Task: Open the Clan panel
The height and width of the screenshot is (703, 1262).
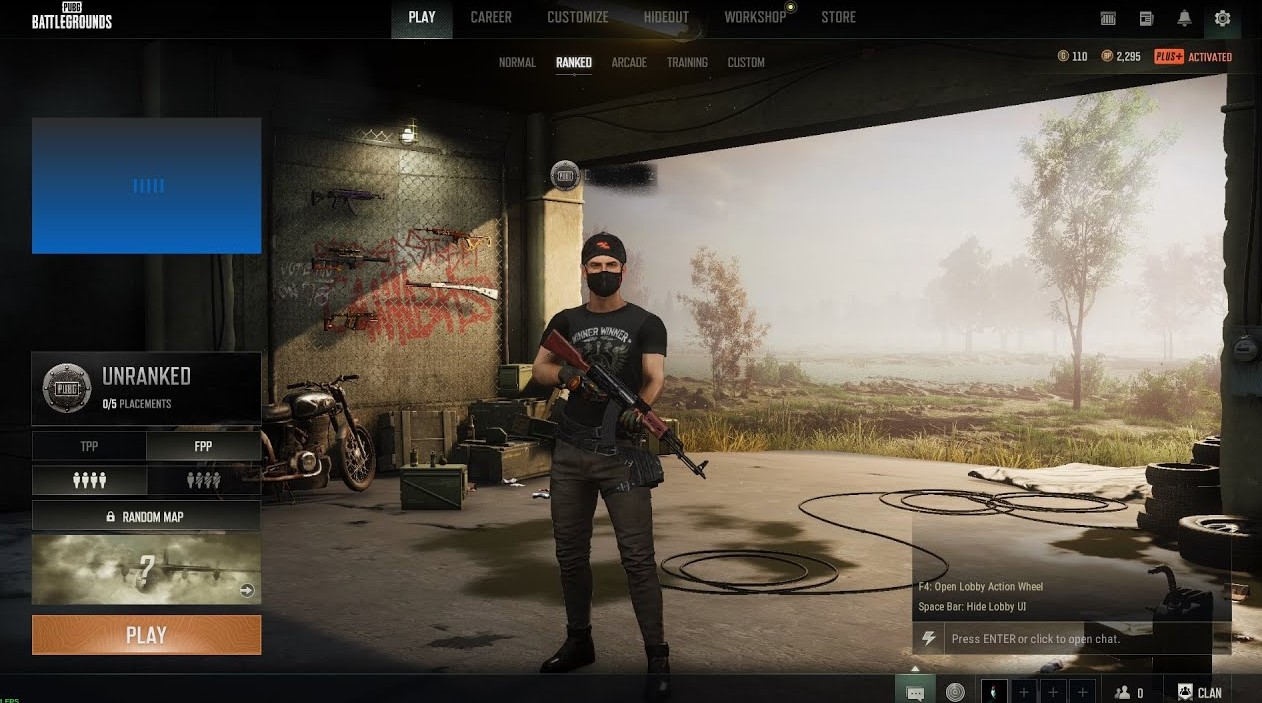Action: 1199,692
